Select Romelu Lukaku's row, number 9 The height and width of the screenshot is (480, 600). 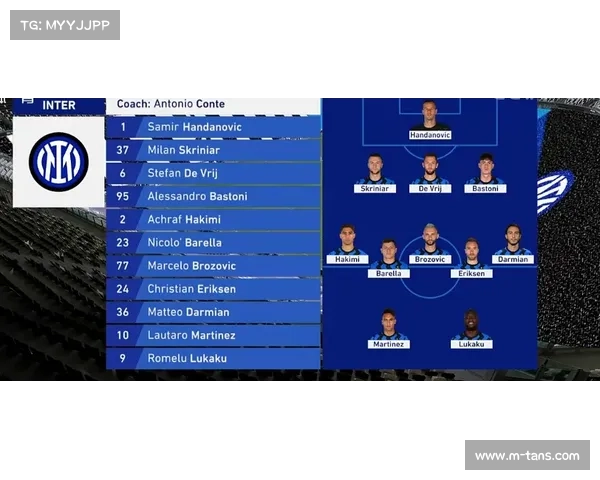coord(213,357)
